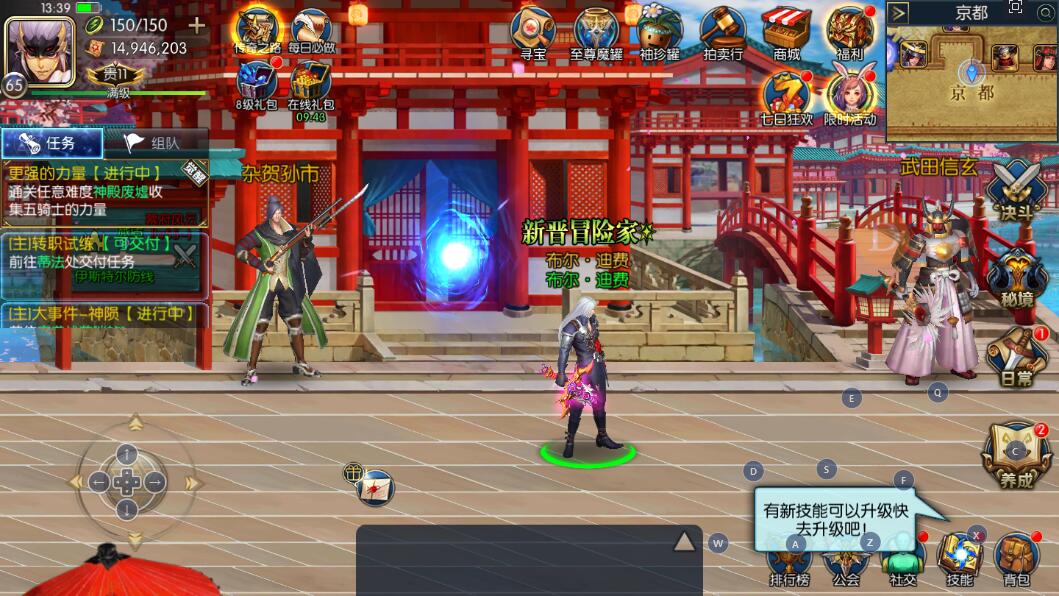This screenshot has width=1059, height=596.
Task: Open the 福利 welfare rewards icon
Action: coord(850,31)
